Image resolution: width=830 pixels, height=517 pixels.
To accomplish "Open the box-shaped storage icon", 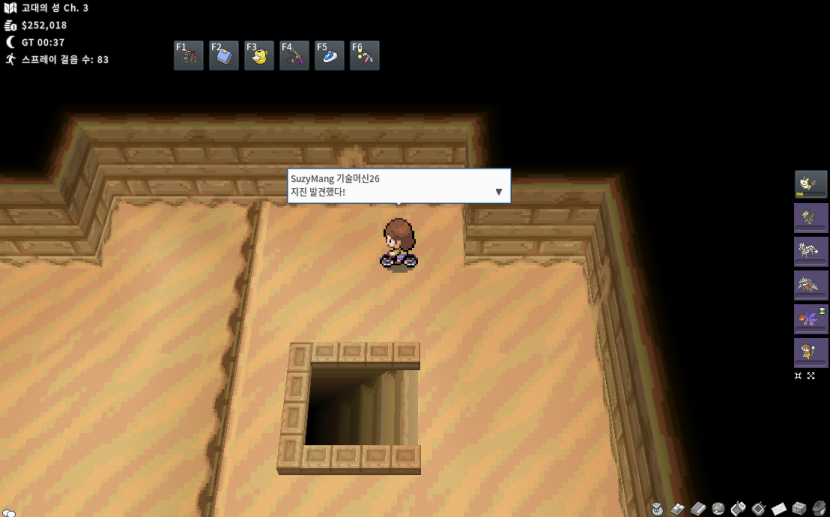I will point(799,509).
